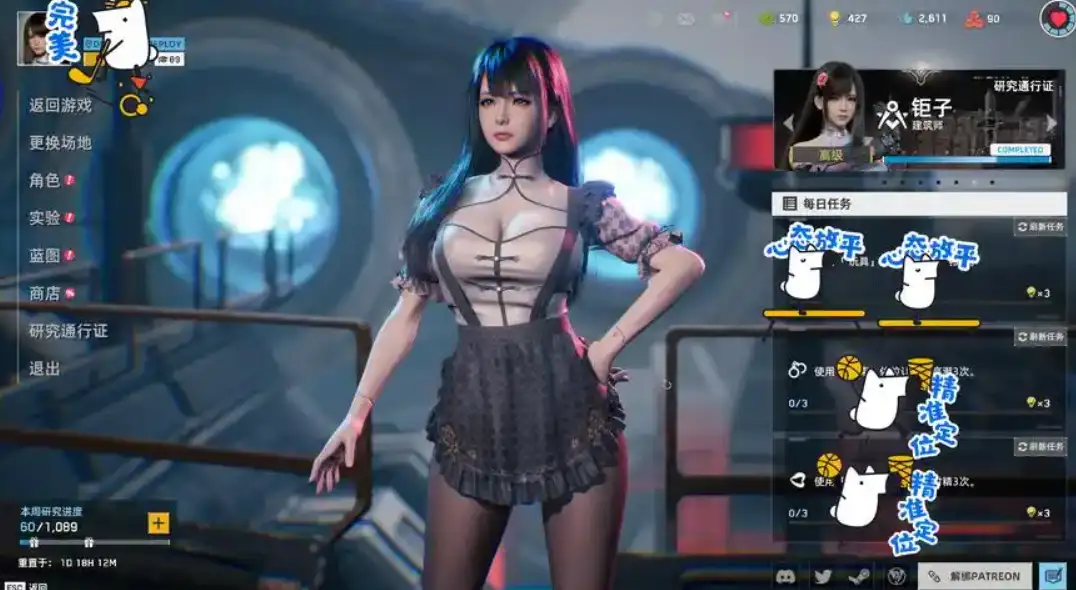Open 研究通行证 in the left menu
This screenshot has width=1076, height=590.
68,331
